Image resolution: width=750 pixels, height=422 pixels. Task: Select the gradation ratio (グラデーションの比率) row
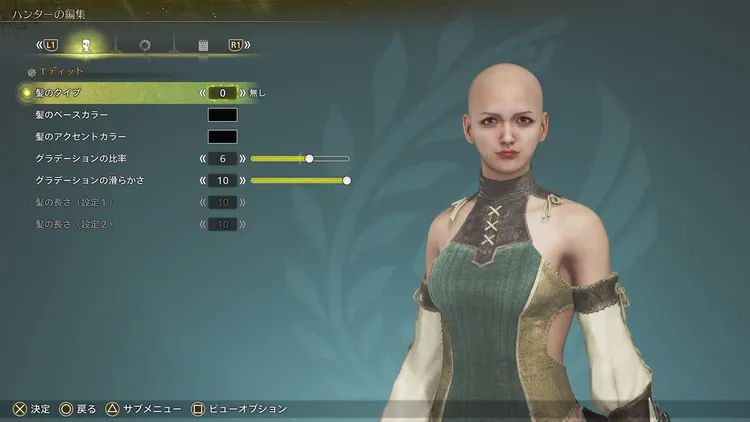tap(80, 159)
